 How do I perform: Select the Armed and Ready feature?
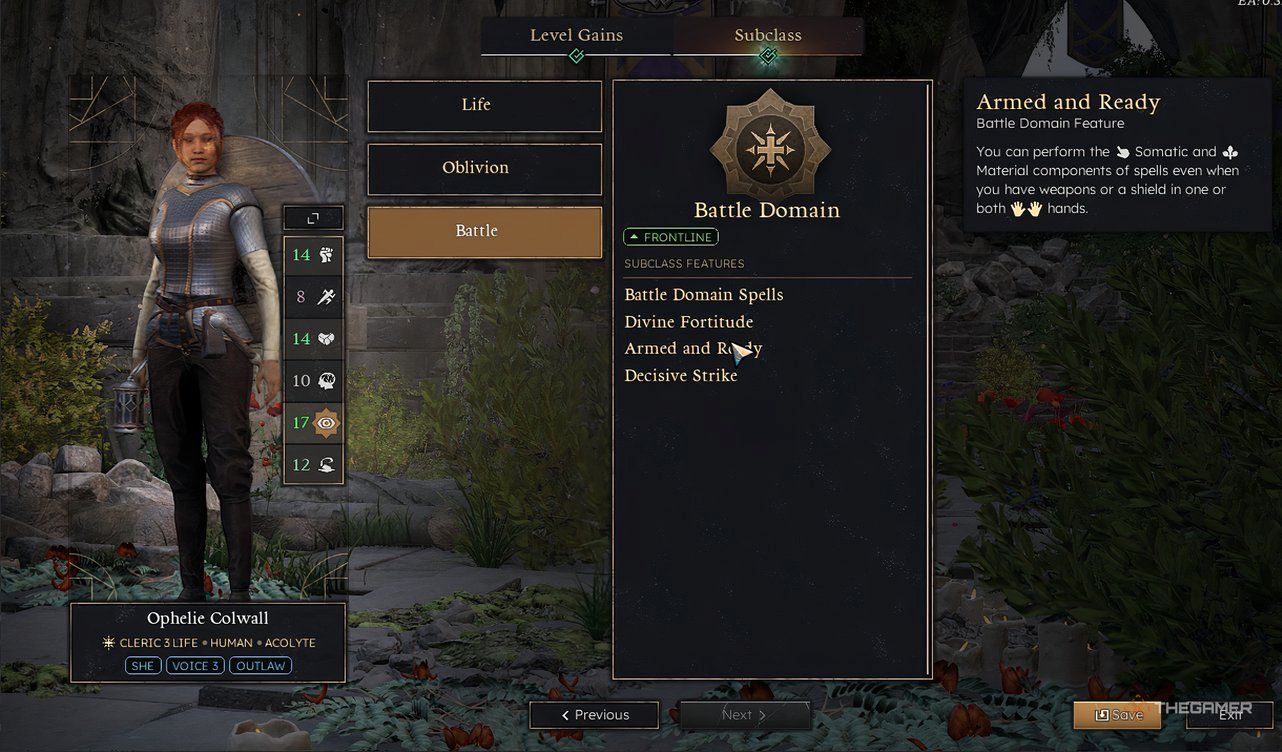692,349
